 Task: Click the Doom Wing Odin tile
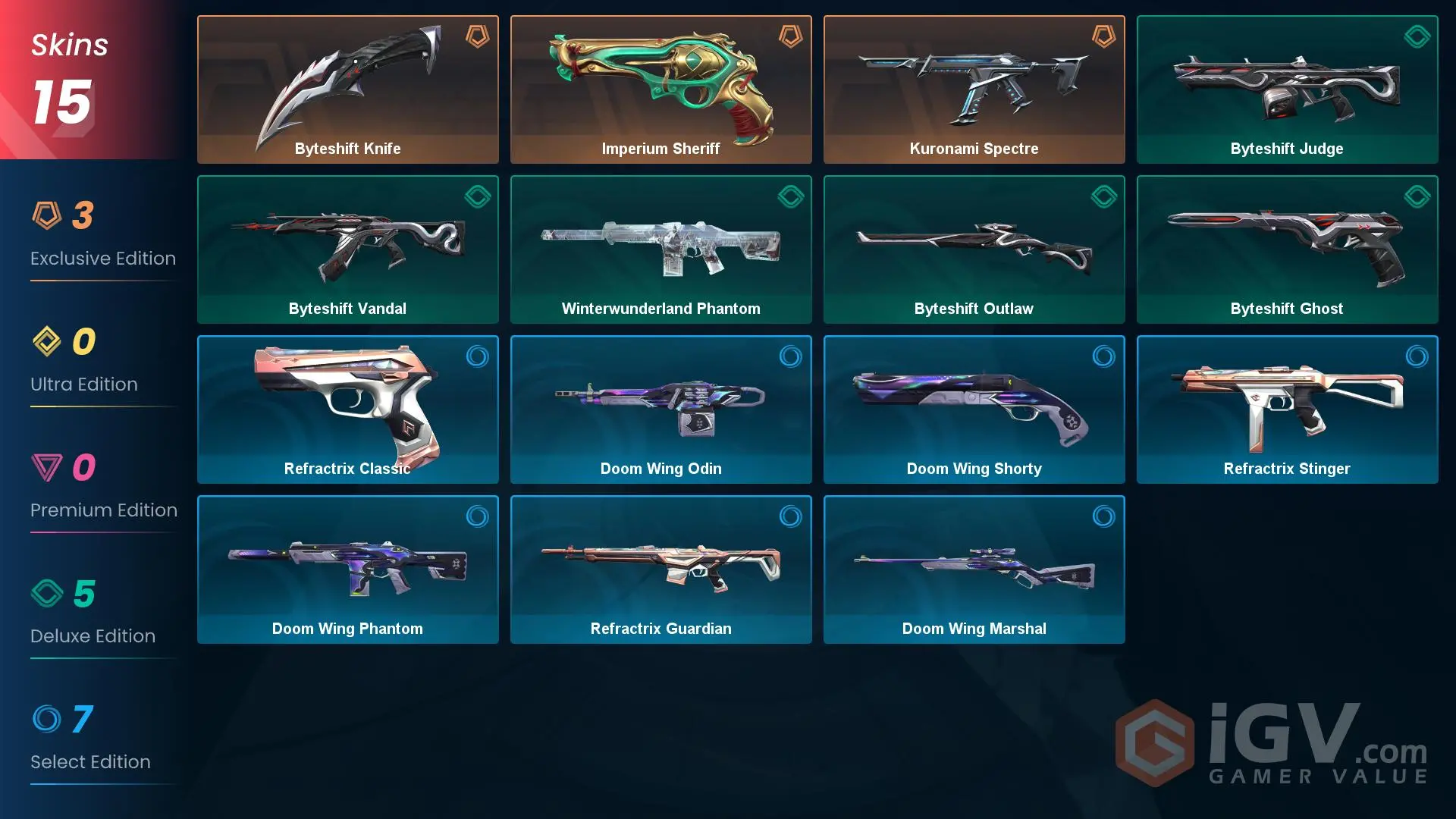pyautogui.click(x=661, y=409)
